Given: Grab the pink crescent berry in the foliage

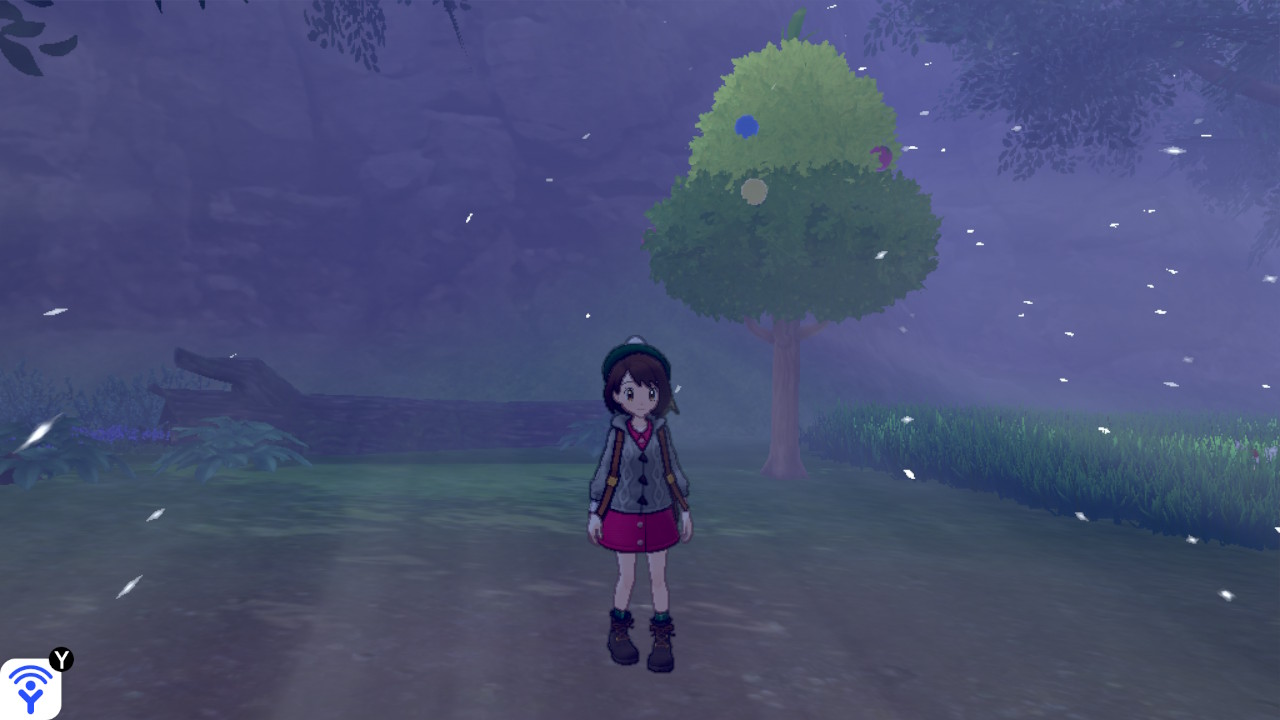Looking at the screenshot, I should (880, 158).
